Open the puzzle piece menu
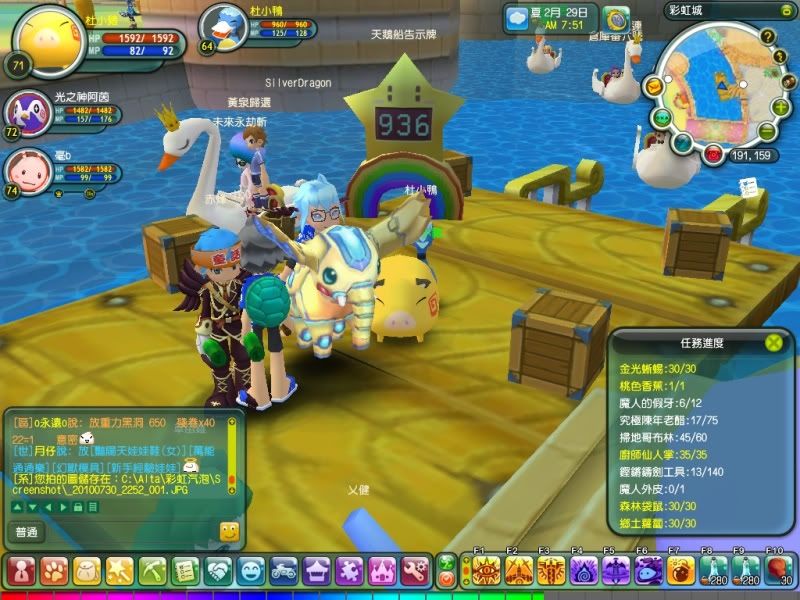Image resolution: width=800 pixels, height=600 pixels. [350, 571]
